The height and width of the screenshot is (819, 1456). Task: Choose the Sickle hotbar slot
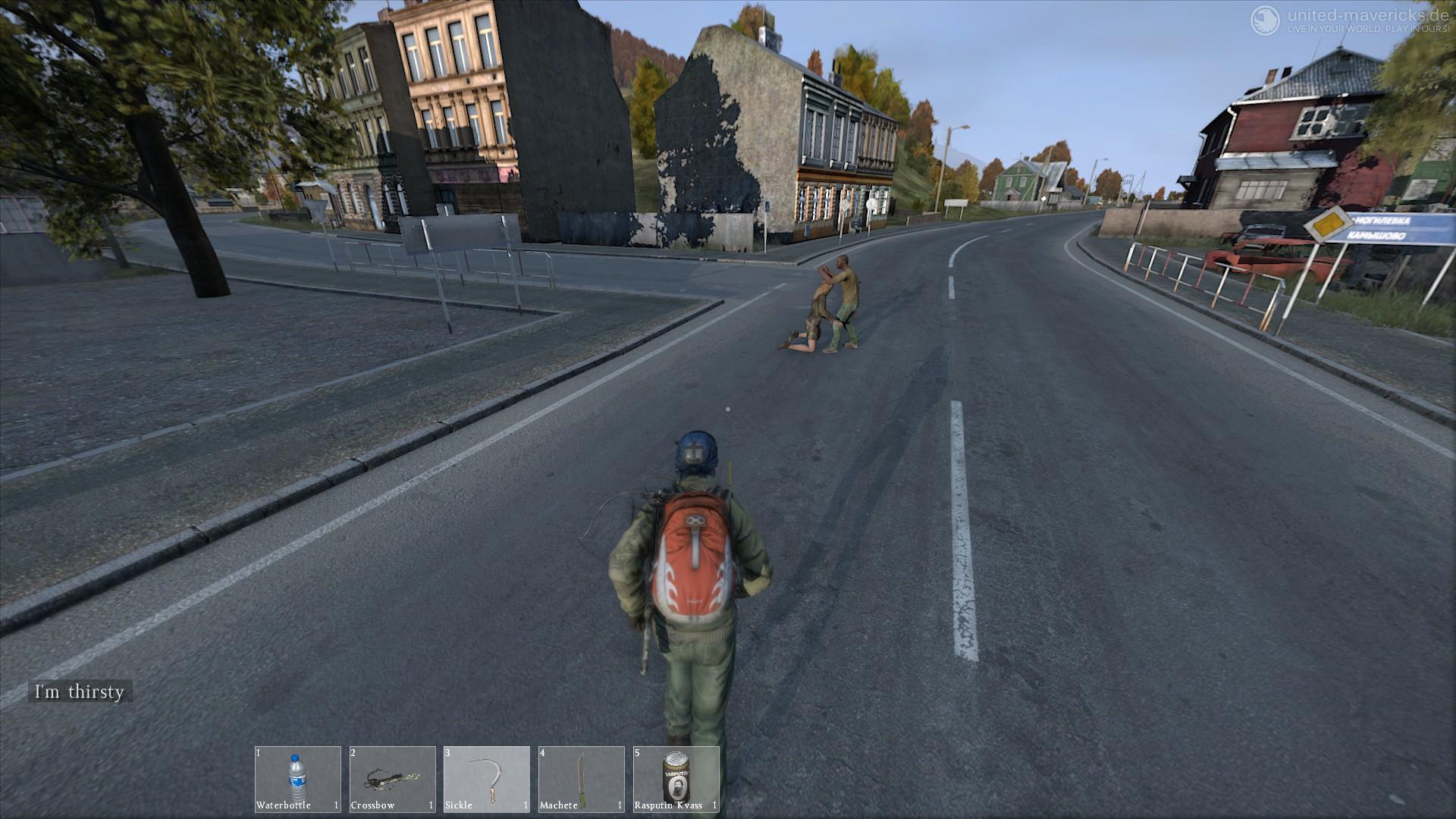point(486,779)
